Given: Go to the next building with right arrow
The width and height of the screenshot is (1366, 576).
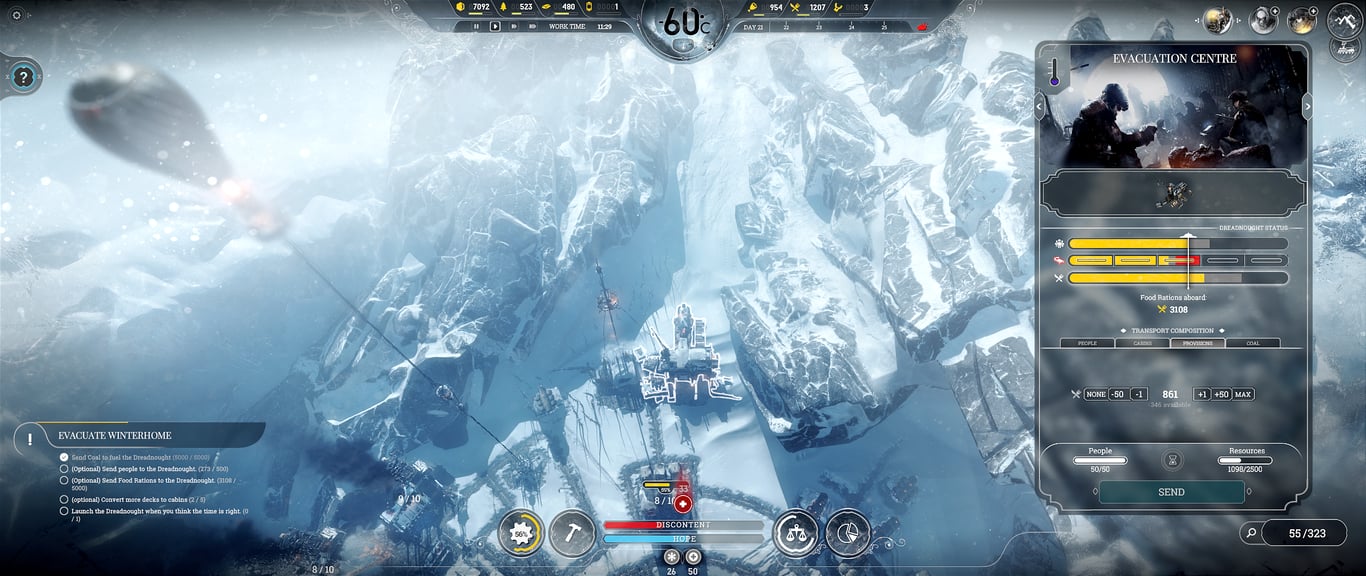Looking at the screenshot, I should (1307, 104).
